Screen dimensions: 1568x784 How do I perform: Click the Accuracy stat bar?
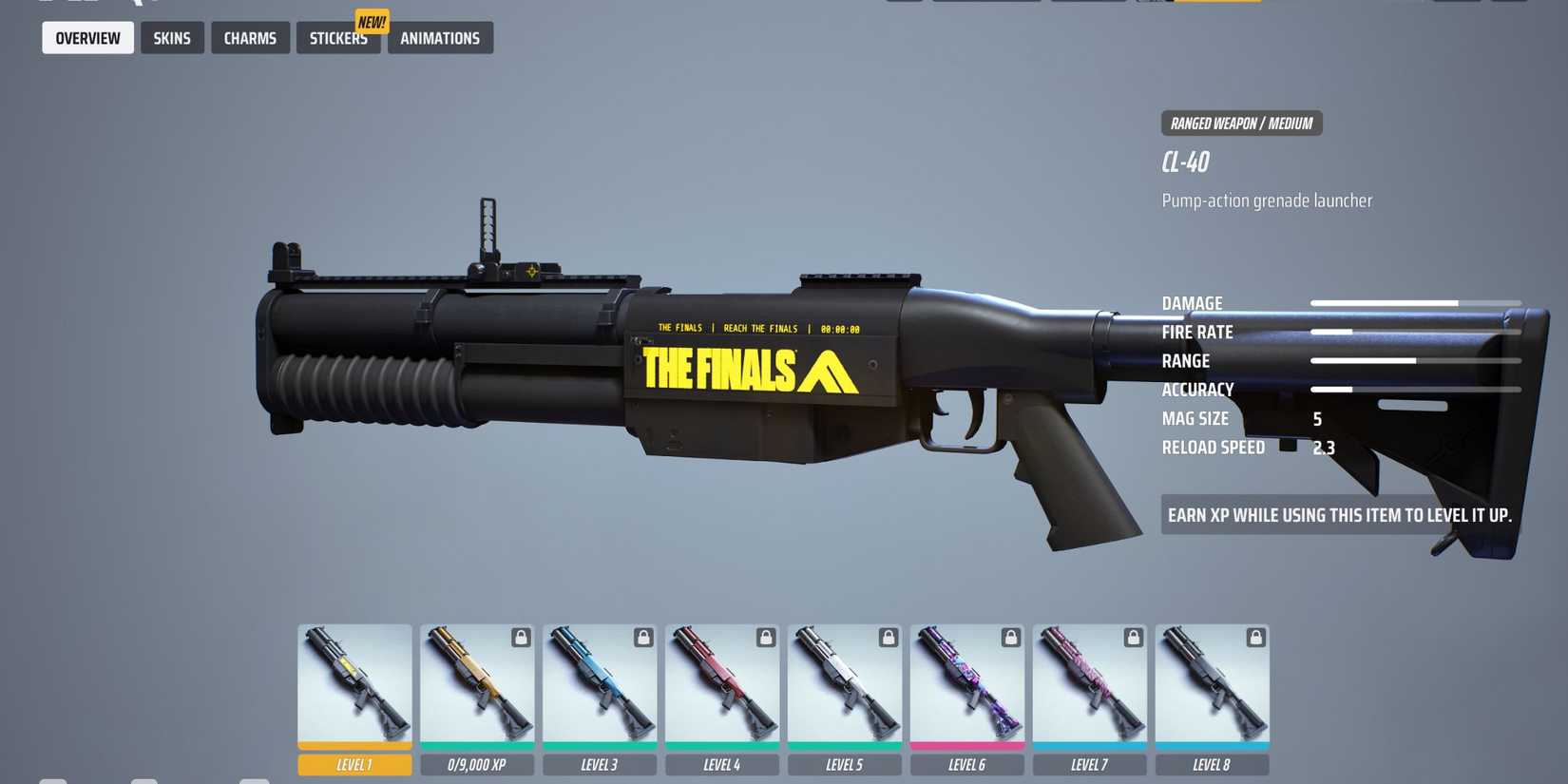coord(1416,389)
